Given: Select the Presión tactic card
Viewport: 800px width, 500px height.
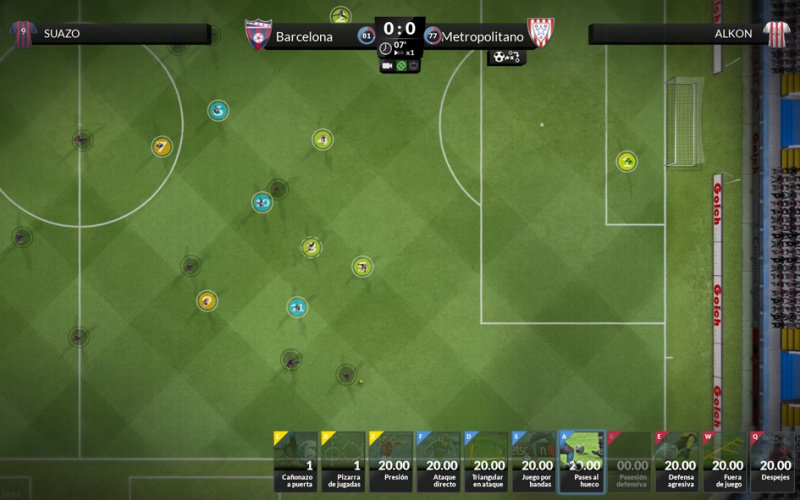Looking at the screenshot, I should click(x=390, y=462).
